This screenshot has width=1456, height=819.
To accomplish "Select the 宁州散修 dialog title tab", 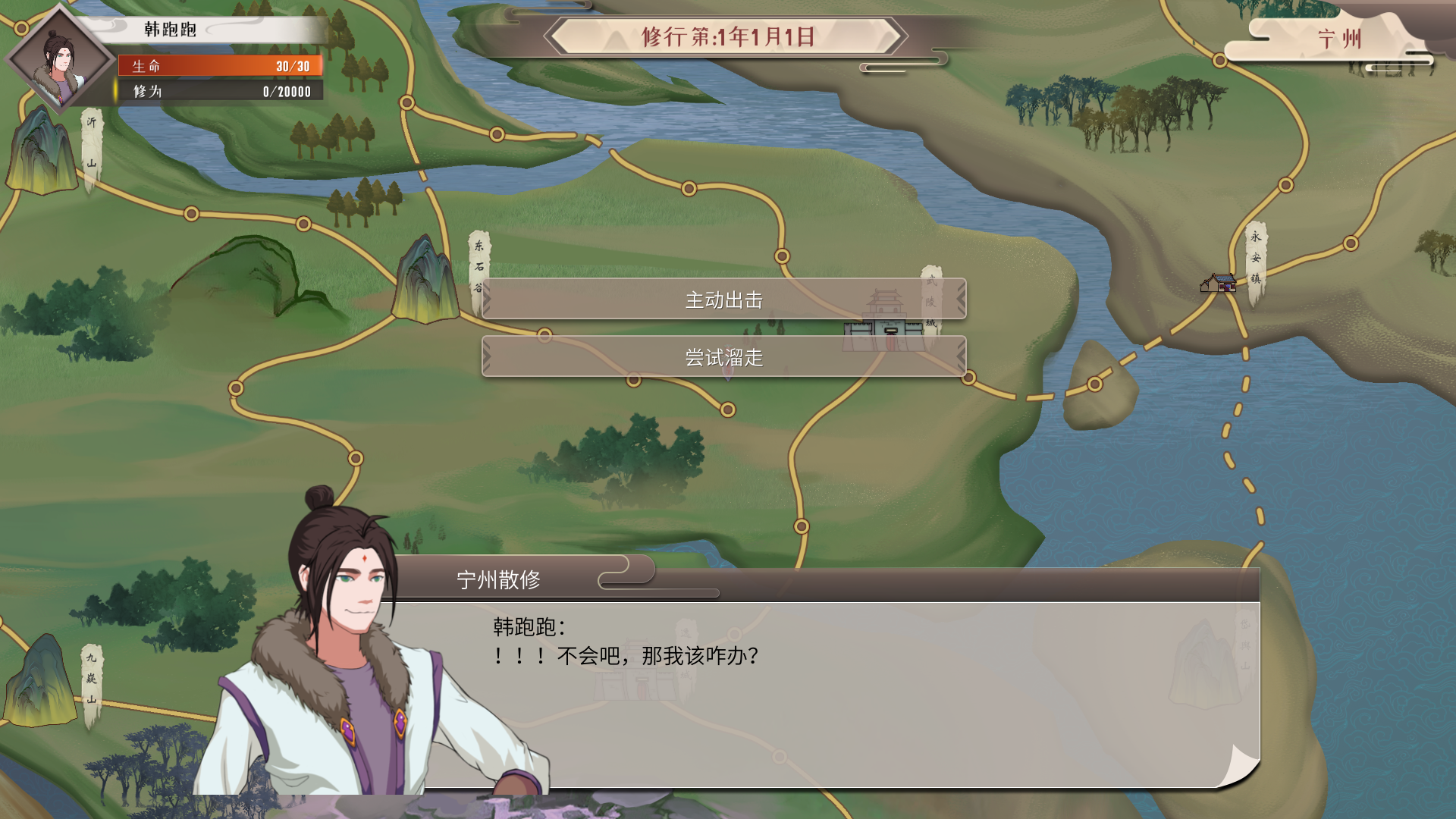I will 500,578.
